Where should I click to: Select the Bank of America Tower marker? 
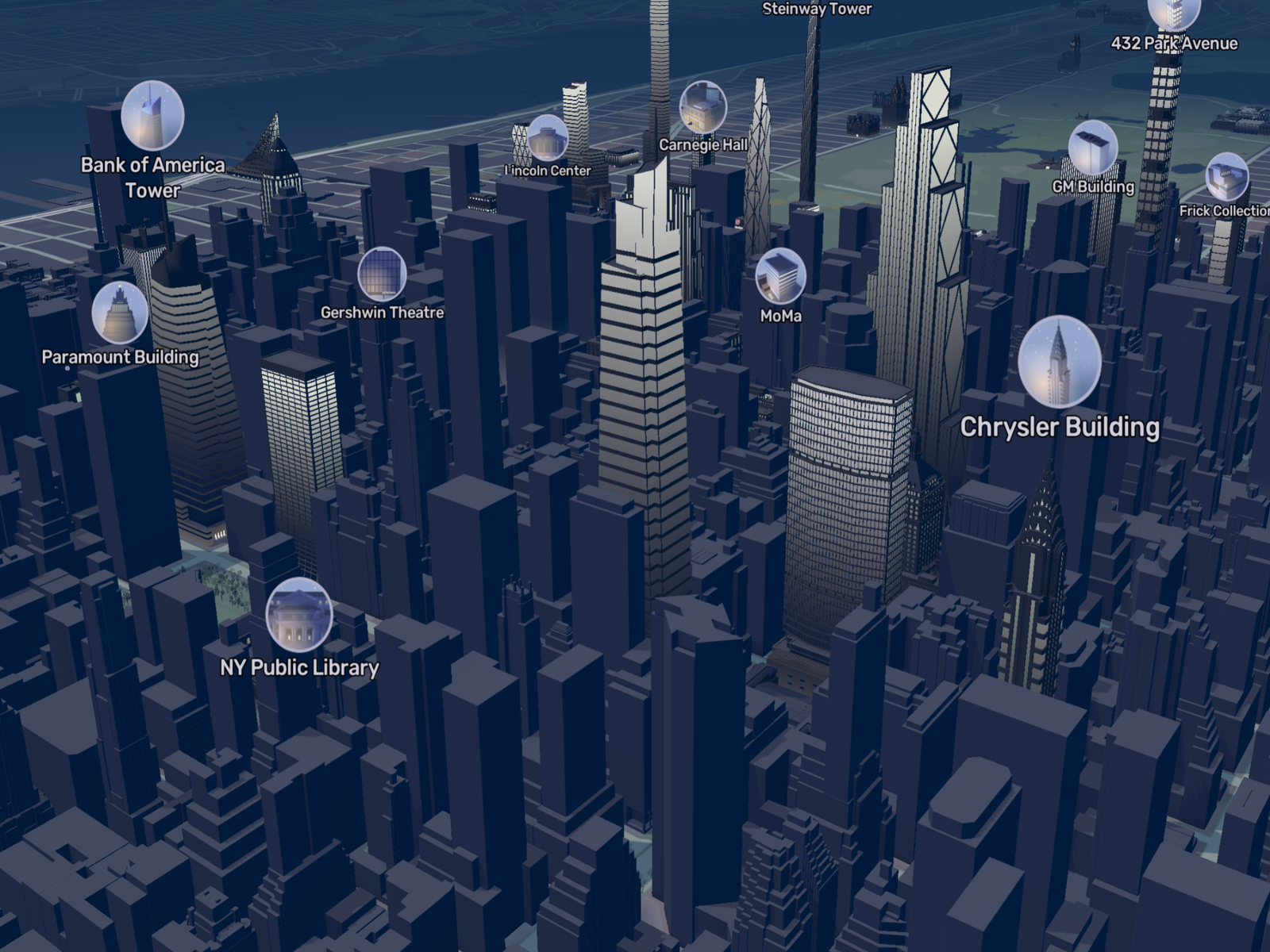pos(152,116)
